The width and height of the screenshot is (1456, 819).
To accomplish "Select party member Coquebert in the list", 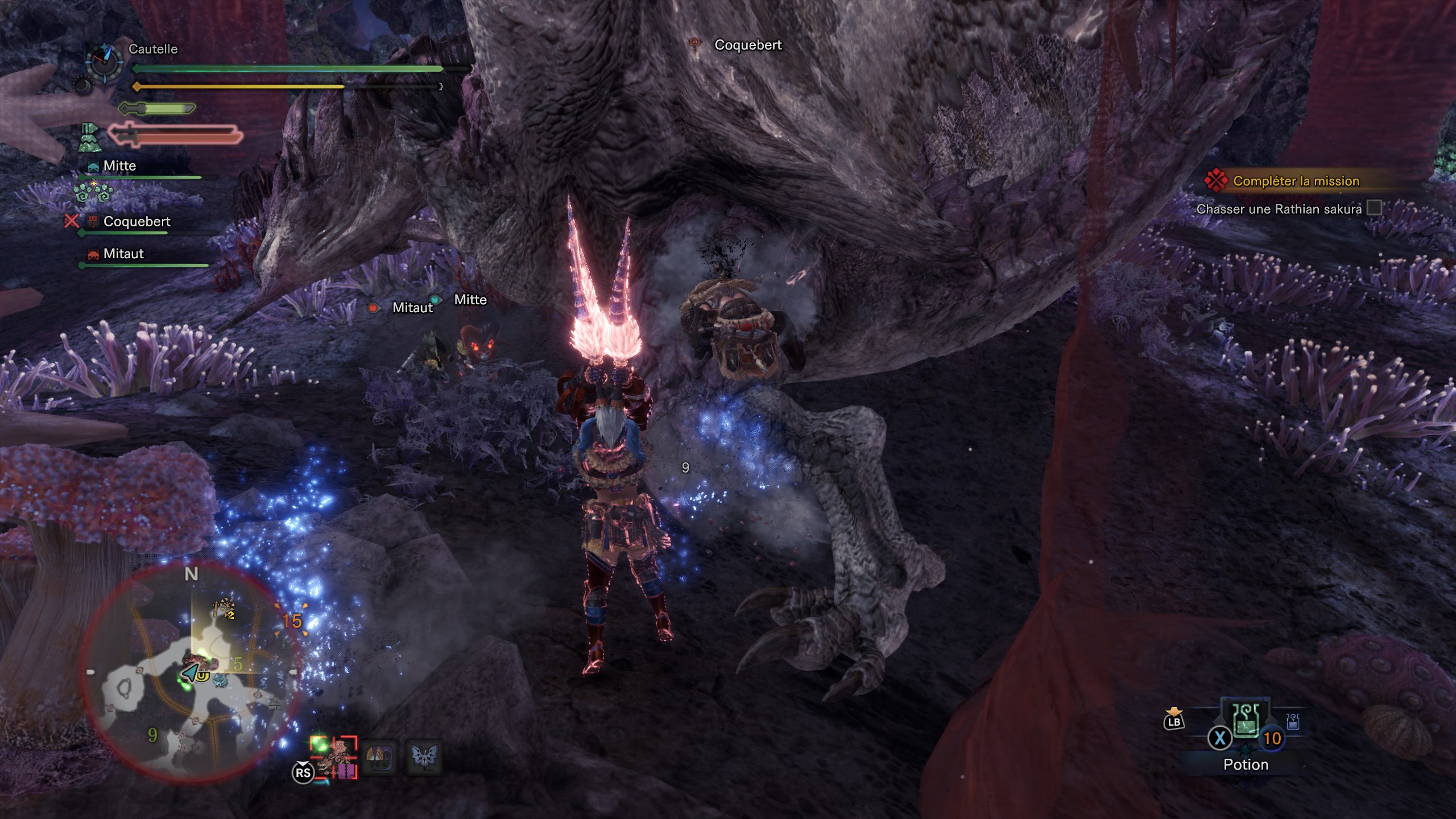I will [x=136, y=222].
